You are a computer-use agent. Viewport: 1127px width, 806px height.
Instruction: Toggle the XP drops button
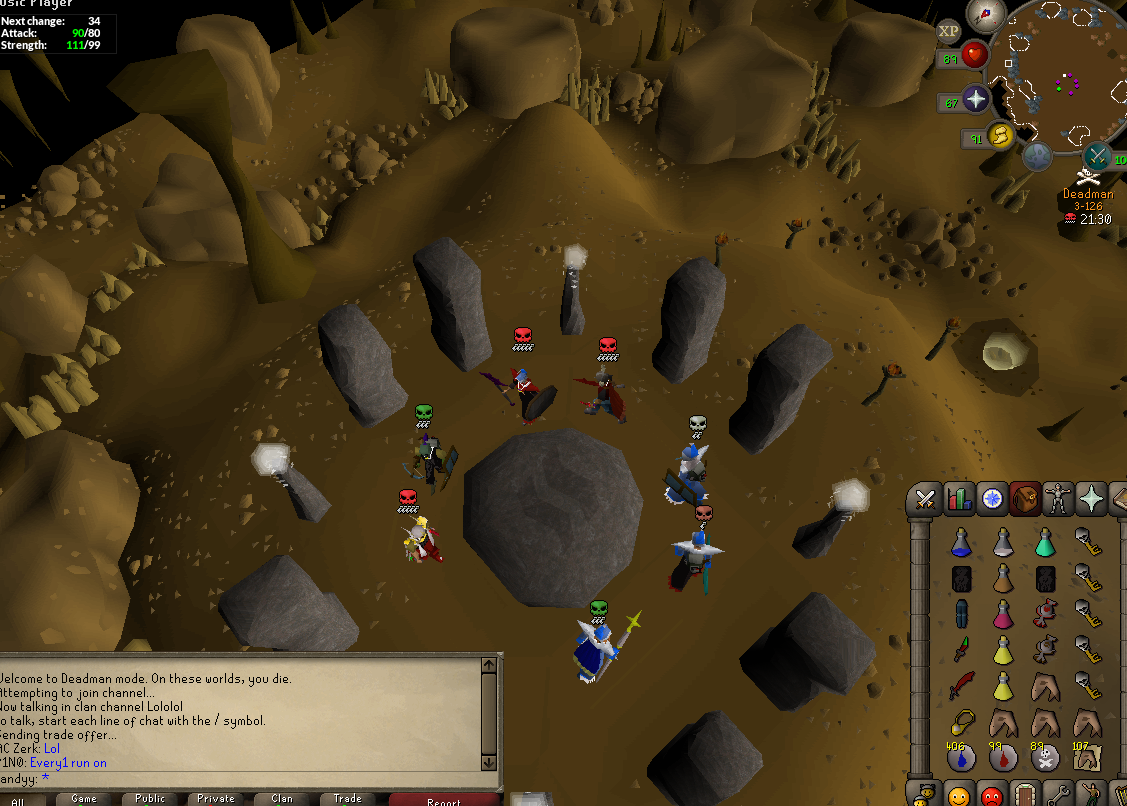pos(948,31)
